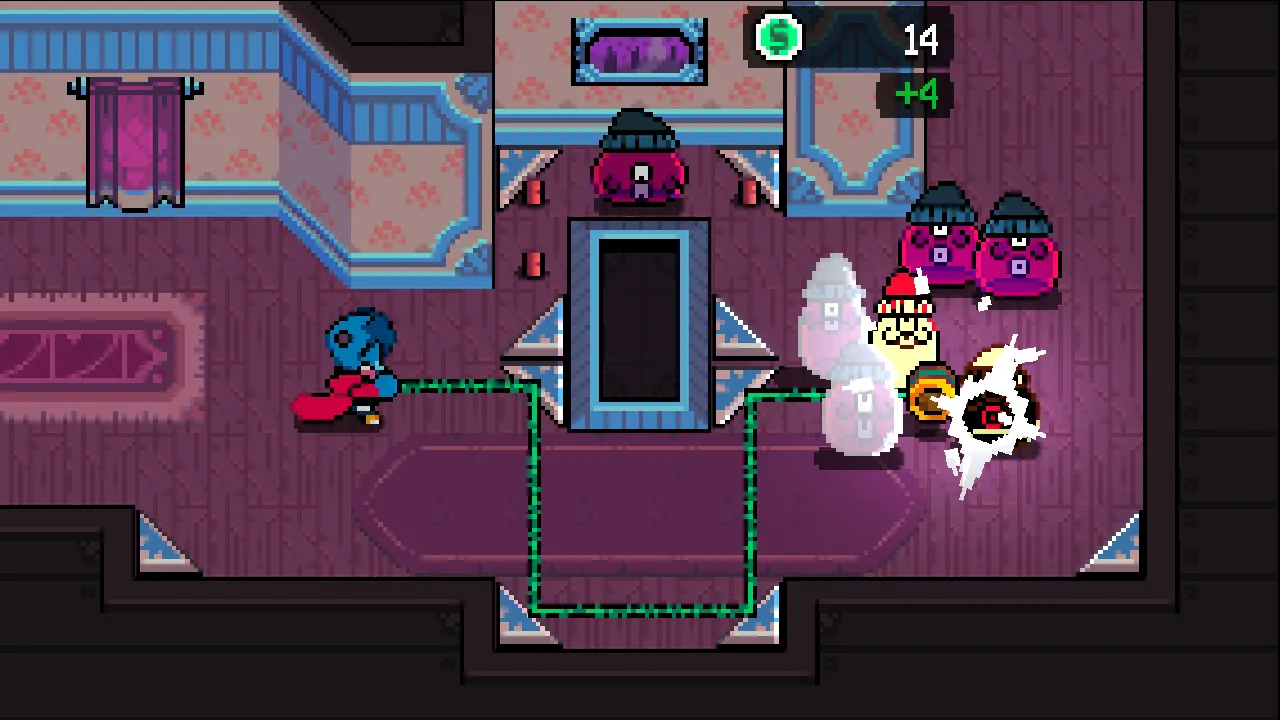Expand the +4 currency gain indicator

pyautogui.click(x=916, y=94)
